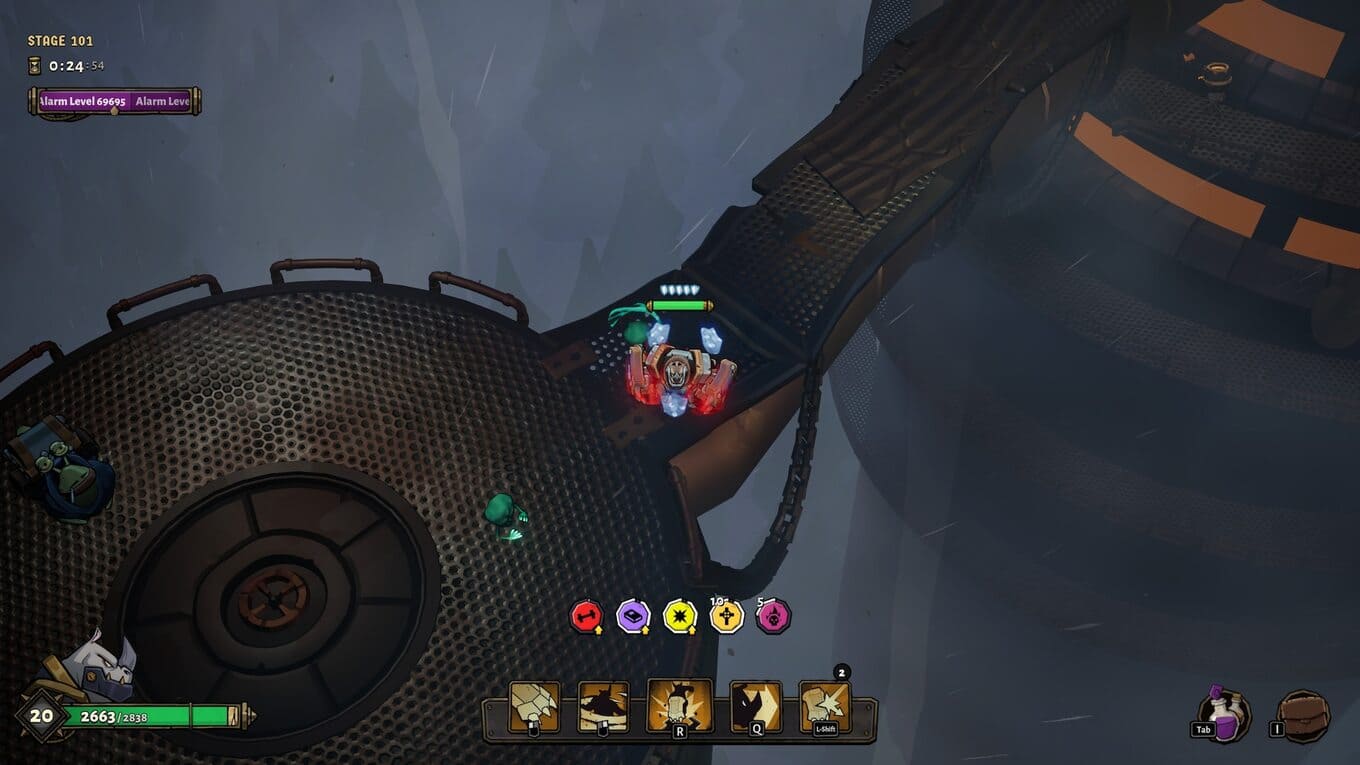The height and width of the screenshot is (765, 1360).
Task: Trigger the ground slam ability marked R
Action: (x=680, y=705)
